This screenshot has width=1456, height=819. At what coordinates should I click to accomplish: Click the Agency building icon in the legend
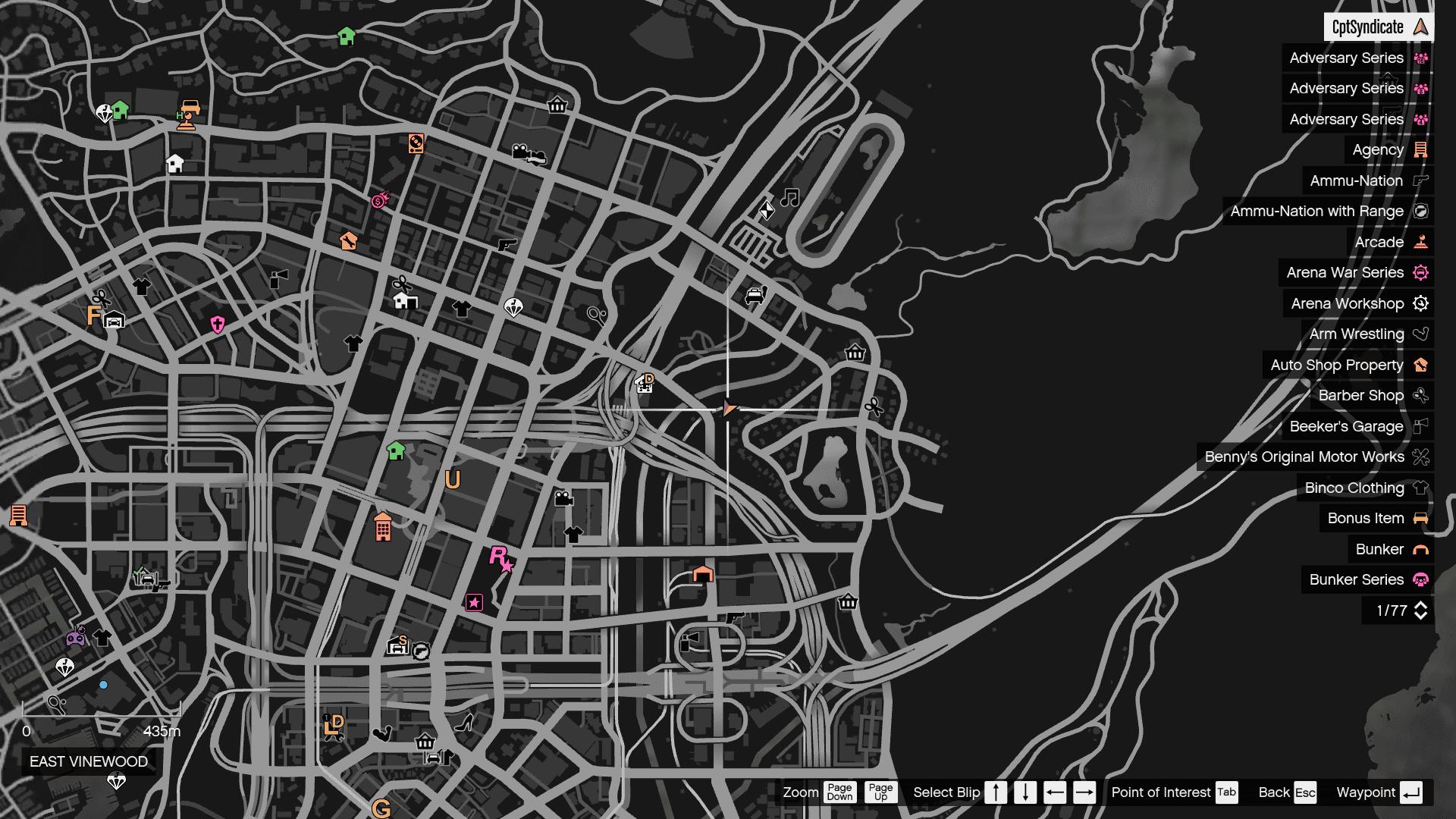pyautogui.click(x=1420, y=149)
